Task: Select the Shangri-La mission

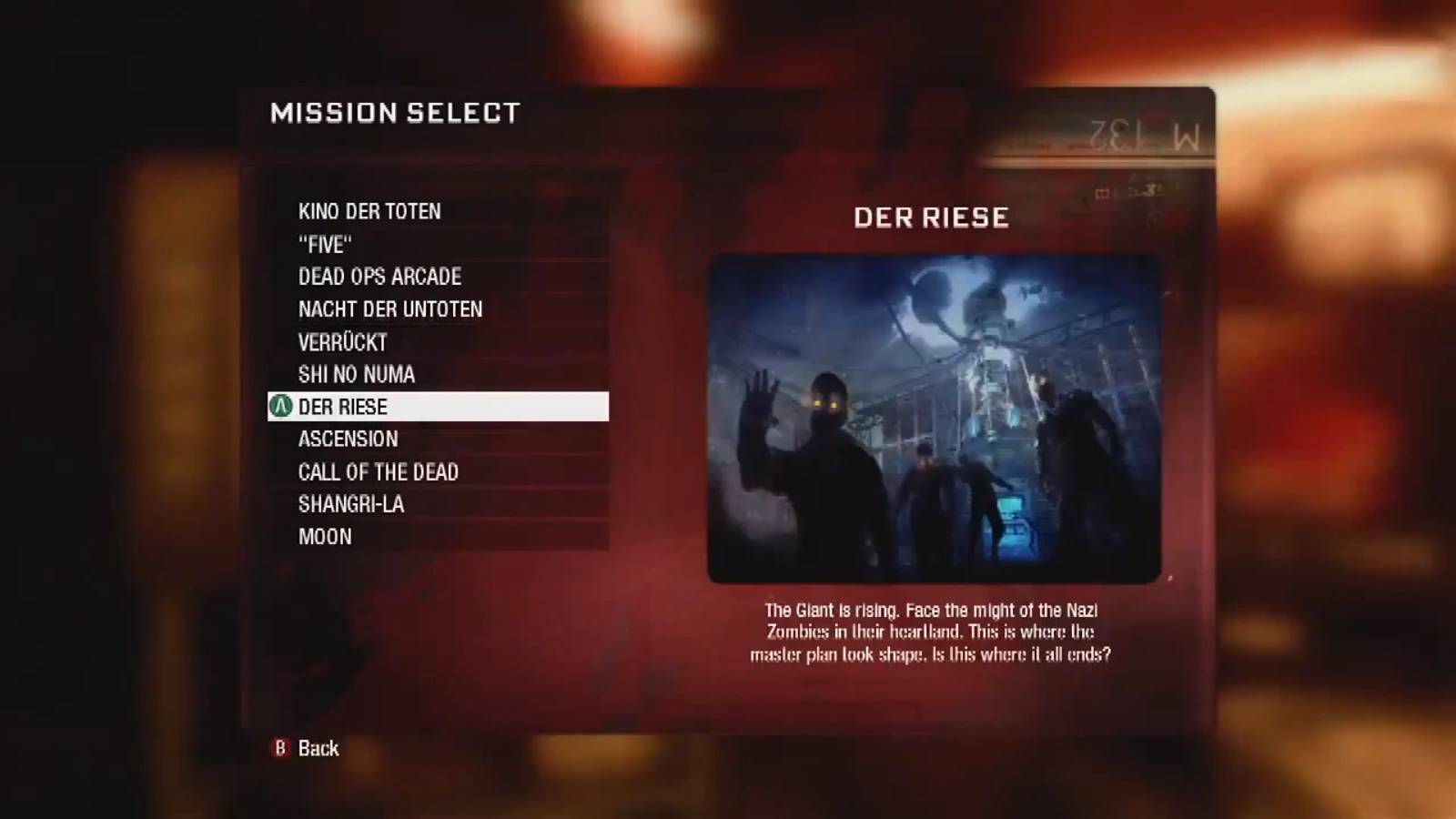Action: pos(351,504)
